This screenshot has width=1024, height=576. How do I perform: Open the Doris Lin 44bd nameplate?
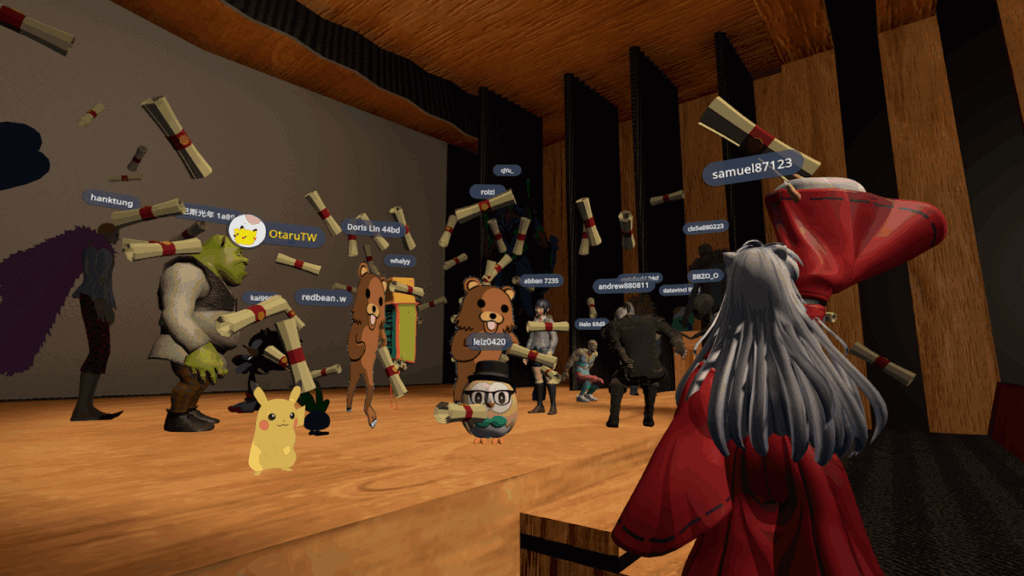(373, 228)
